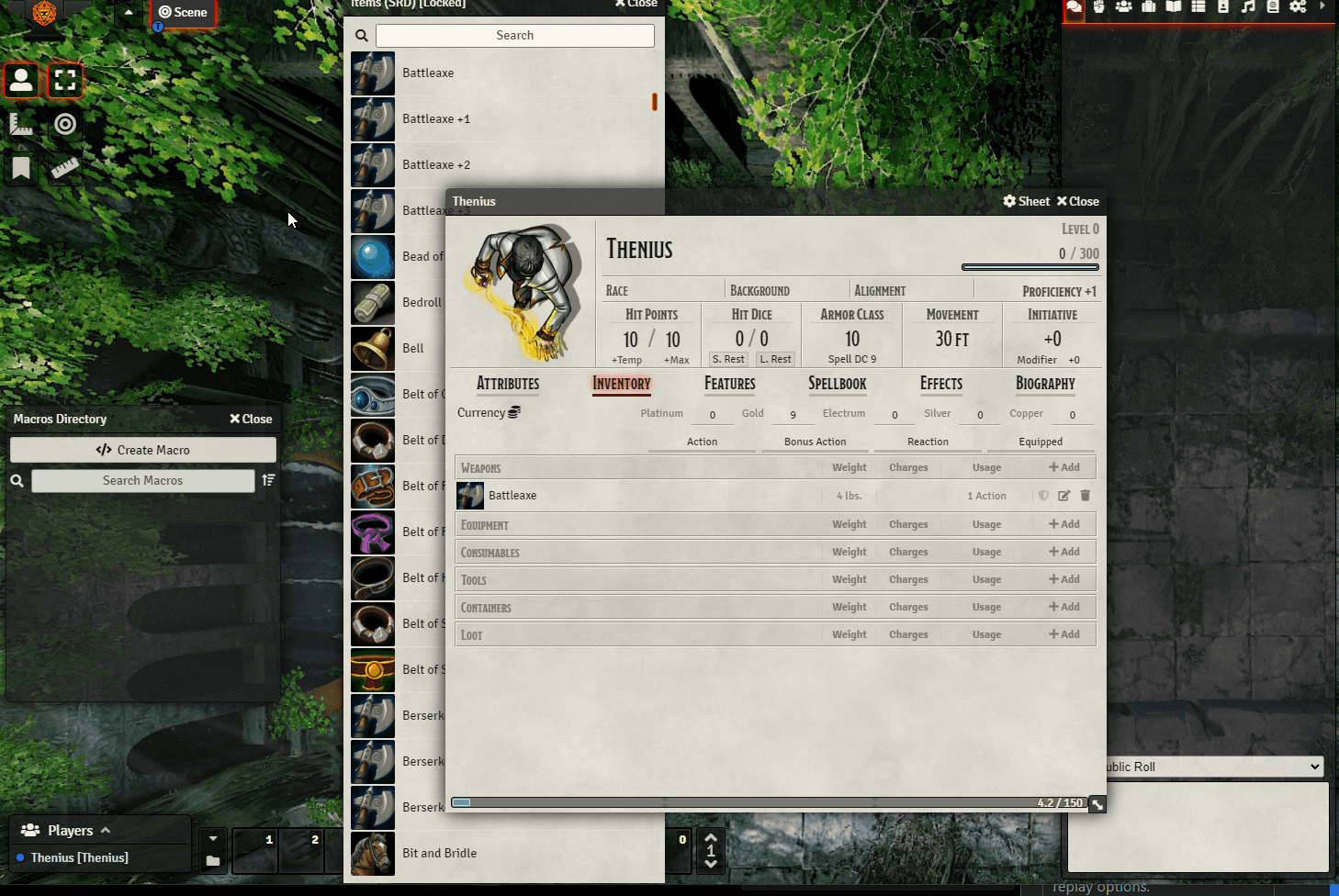Open the Journal book icon in sidebar
This screenshot has width=1339, height=896.
coord(1174,7)
